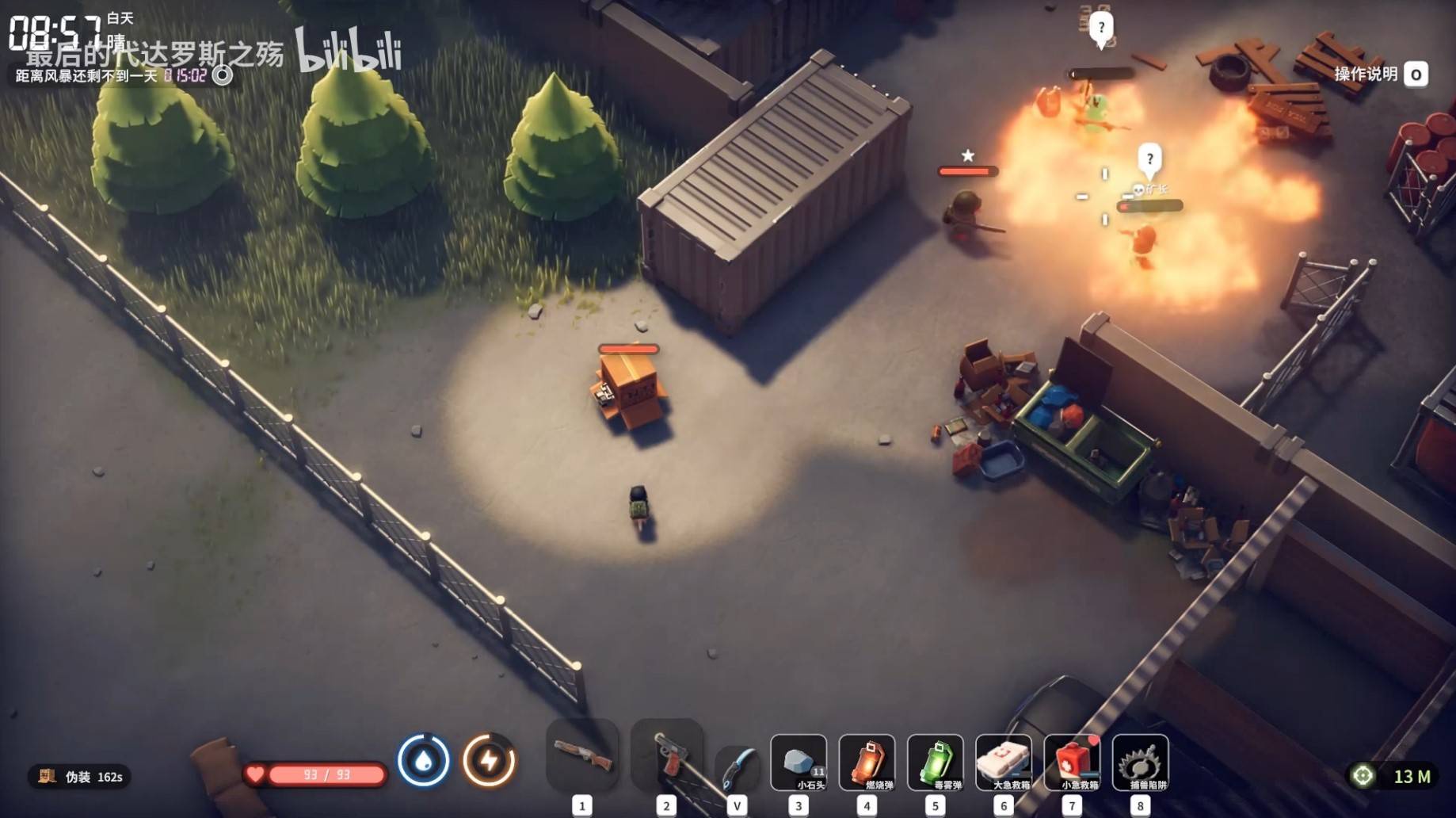Viewport: 1456px width, 818px height.
Task: Choose the bear trap (捕兽陷阱) slot
Action: (x=1140, y=763)
